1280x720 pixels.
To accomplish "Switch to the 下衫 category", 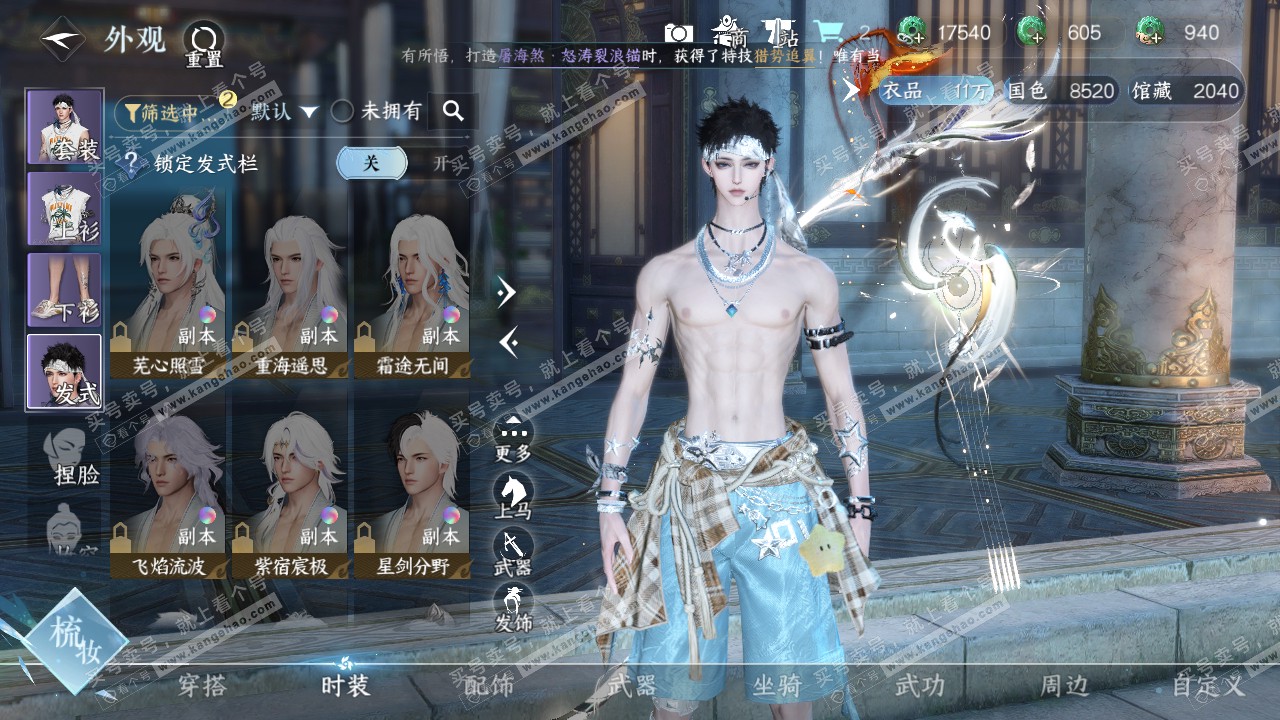I will pos(65,289).
